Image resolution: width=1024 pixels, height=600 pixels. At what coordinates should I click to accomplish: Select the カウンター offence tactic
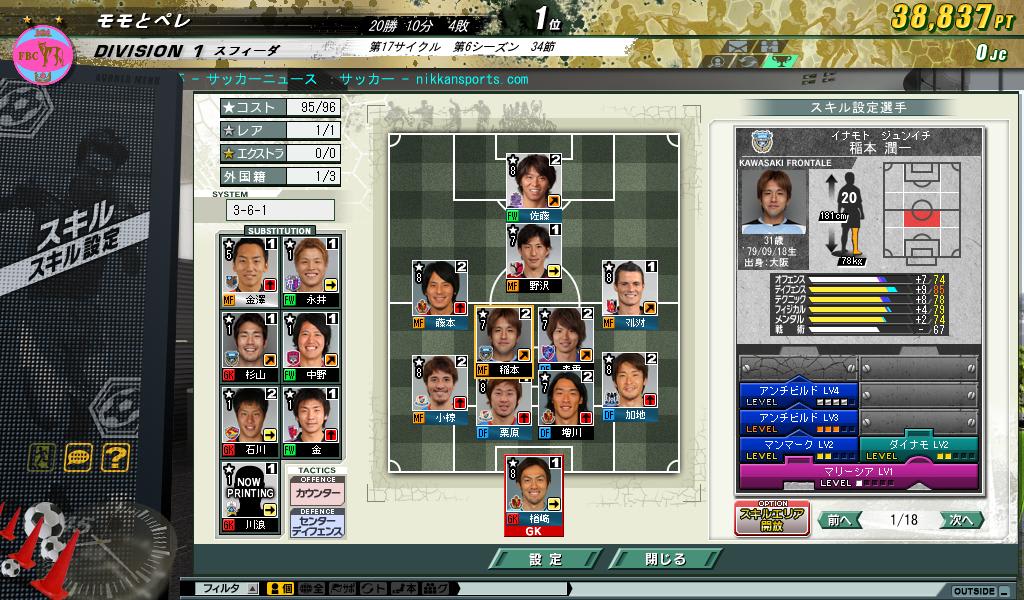(317, 495)
